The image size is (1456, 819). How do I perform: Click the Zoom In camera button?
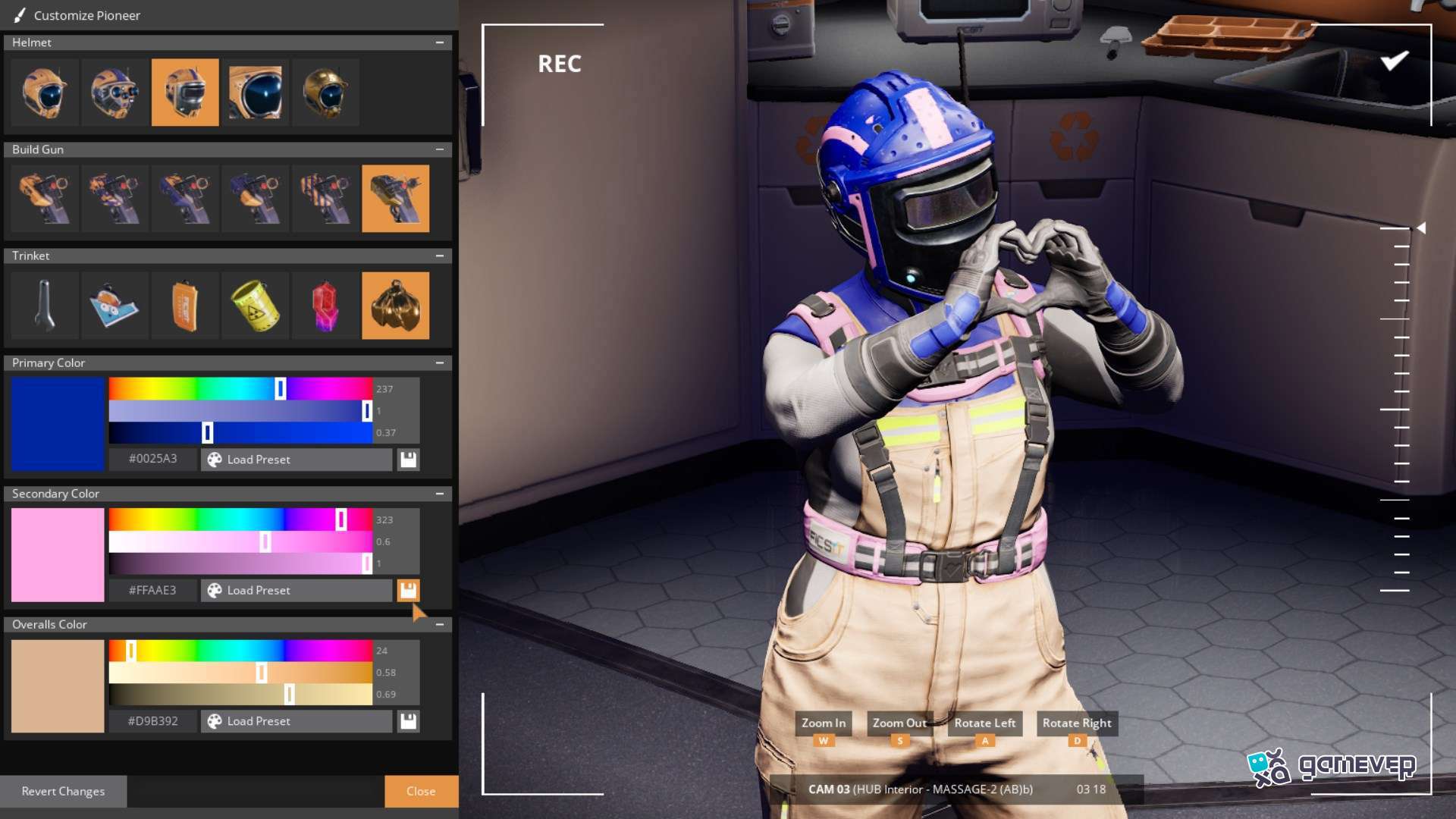click(x=824, y=723)
